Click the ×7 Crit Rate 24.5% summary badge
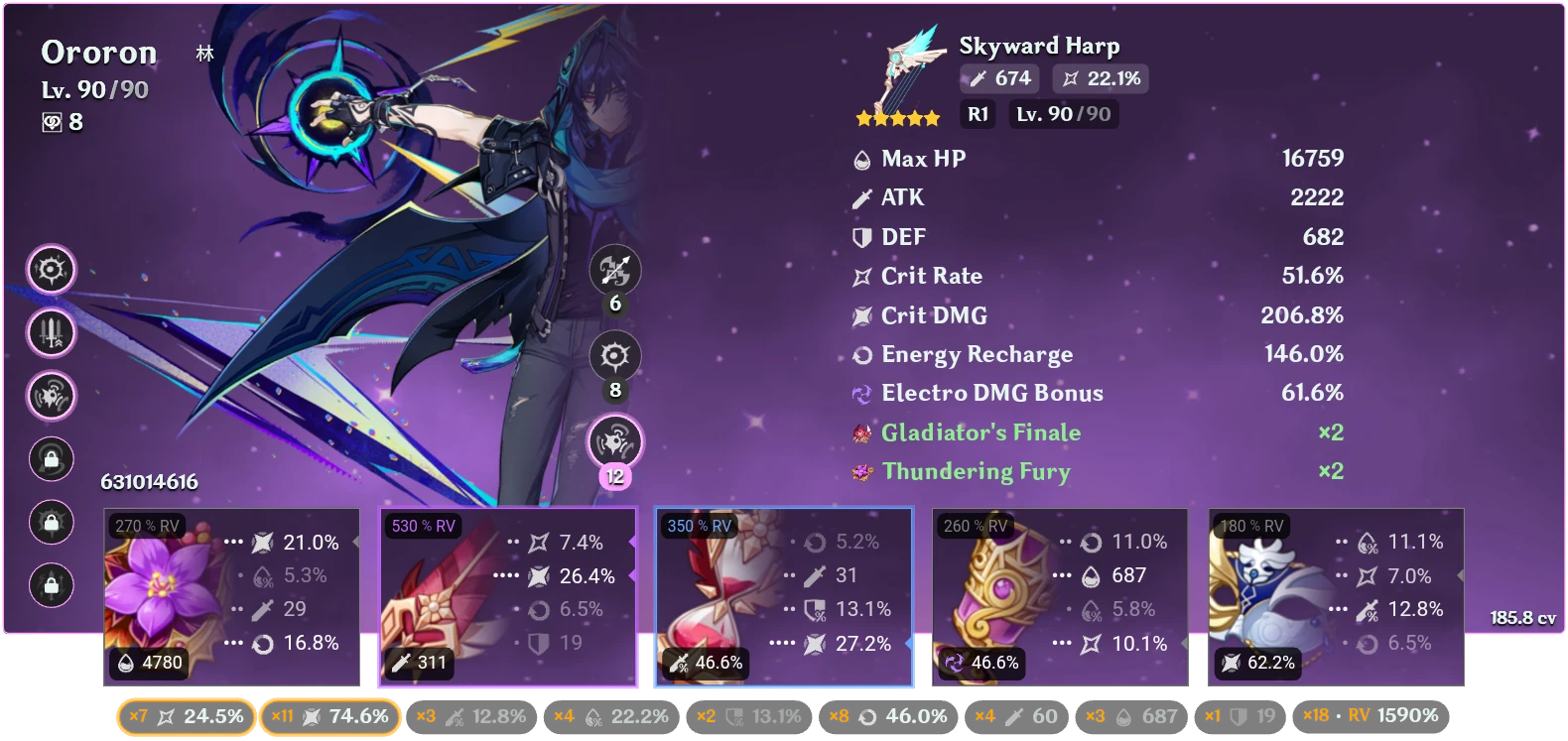Screen dimensions: 1568x741 point(185,715)
